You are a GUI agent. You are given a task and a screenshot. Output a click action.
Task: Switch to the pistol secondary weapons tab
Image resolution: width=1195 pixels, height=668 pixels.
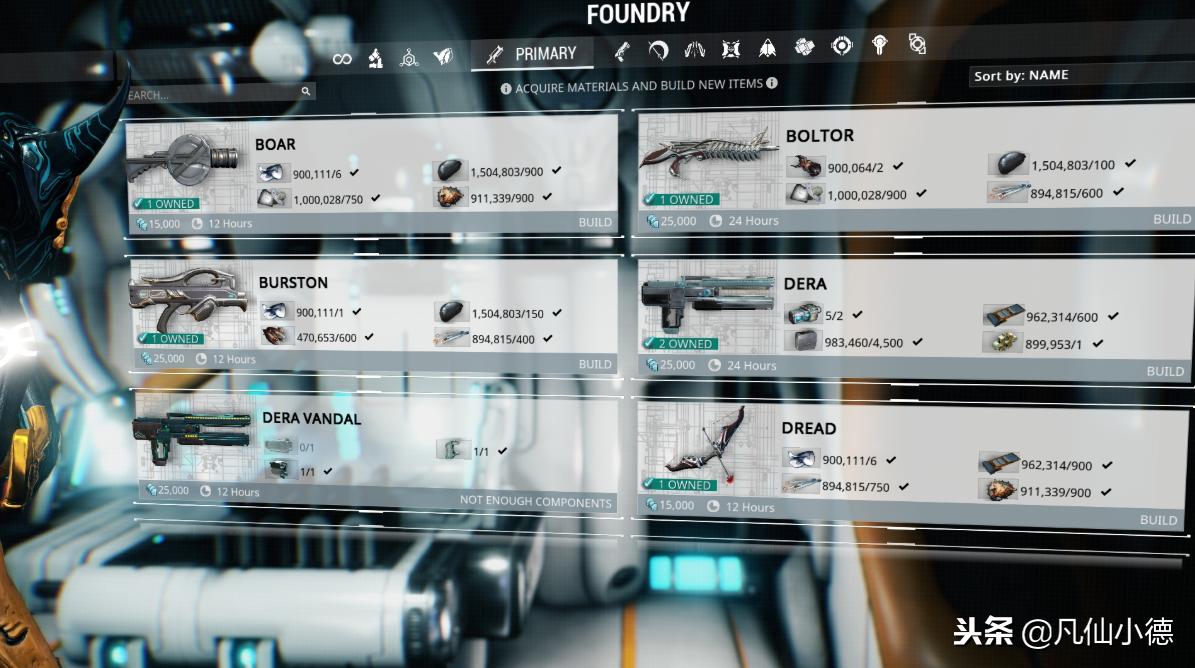(622, 50)
